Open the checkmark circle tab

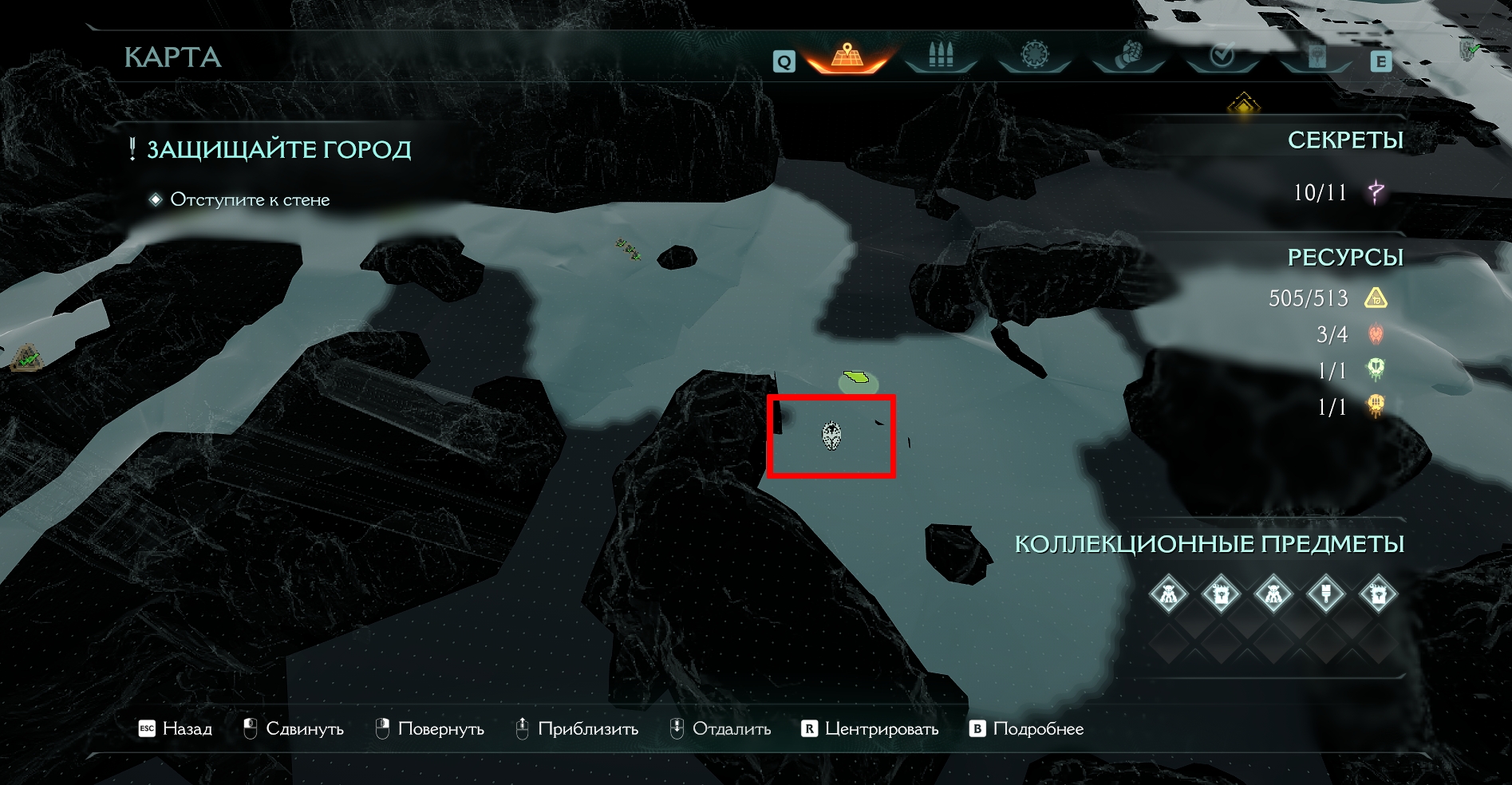1222,57
